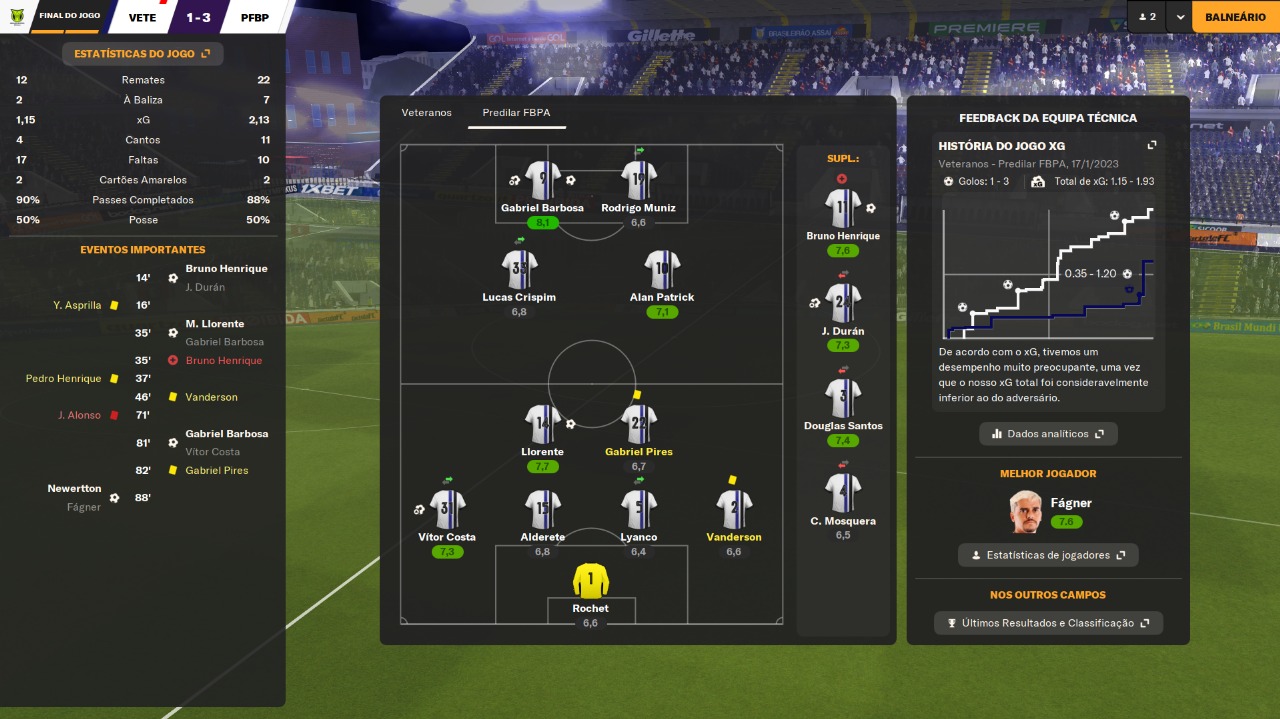Click the online users counter icon

(x=1146, y=17)
